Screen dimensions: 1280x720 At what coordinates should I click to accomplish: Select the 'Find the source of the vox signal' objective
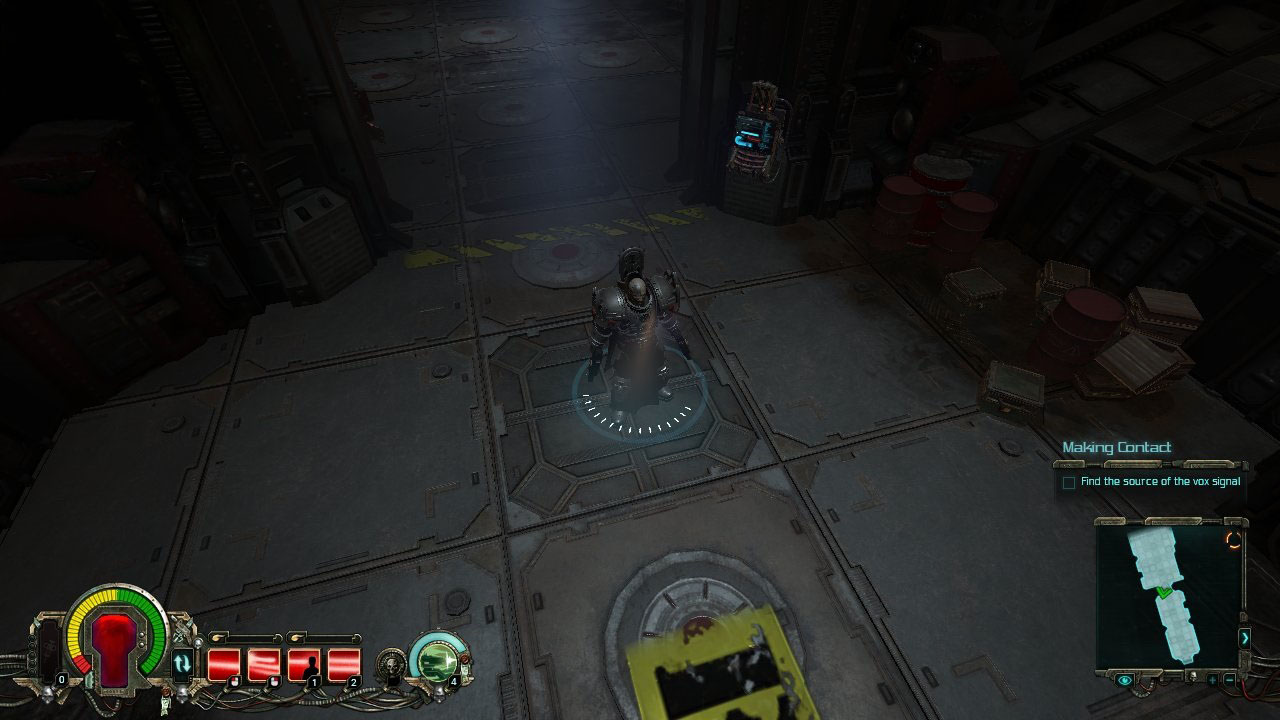[x=1160, y=482]
